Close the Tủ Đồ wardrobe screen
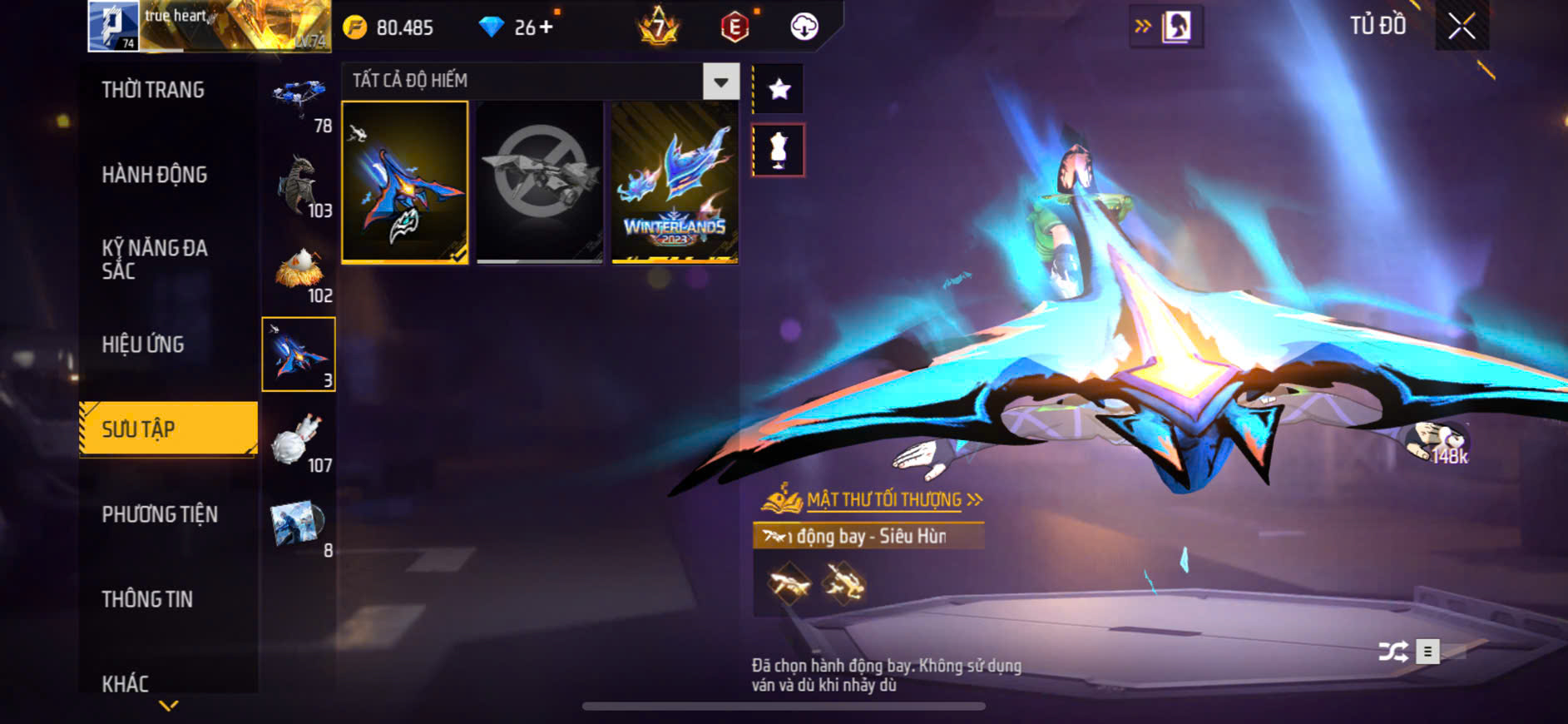Screen dimensions: 1568x724 click(x=1462, y=27)
